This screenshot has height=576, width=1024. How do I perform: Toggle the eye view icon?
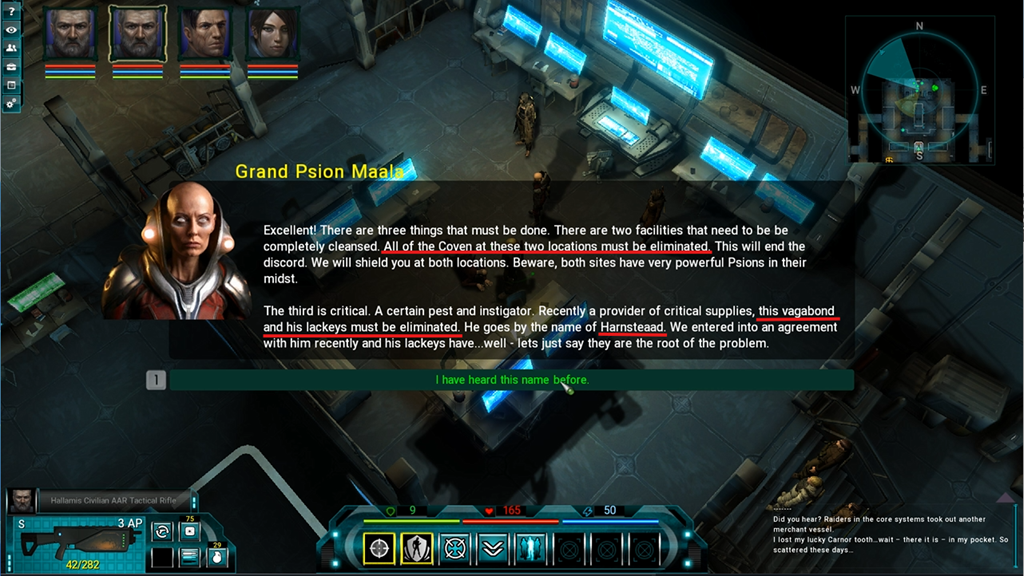coord(11,30)
